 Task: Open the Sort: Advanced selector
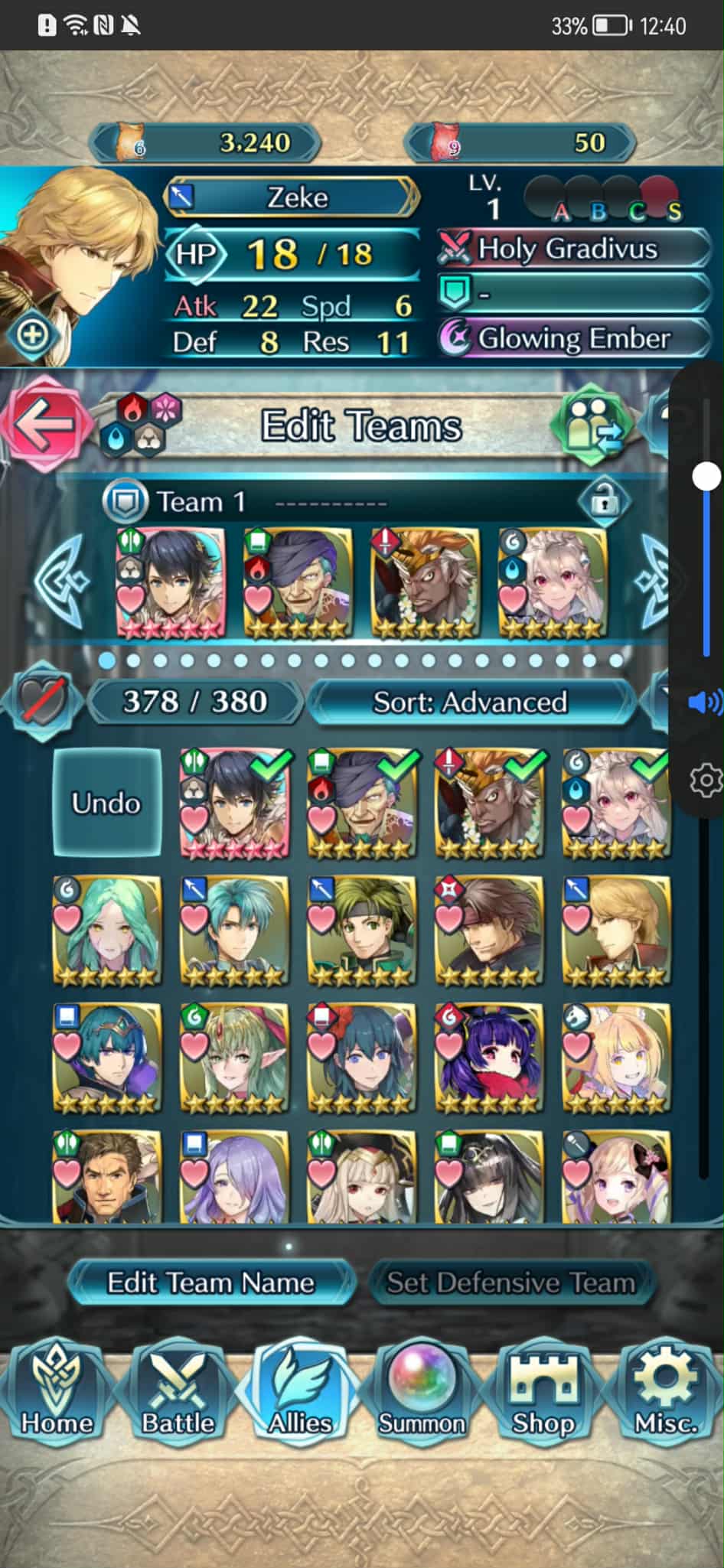[471, 702]
